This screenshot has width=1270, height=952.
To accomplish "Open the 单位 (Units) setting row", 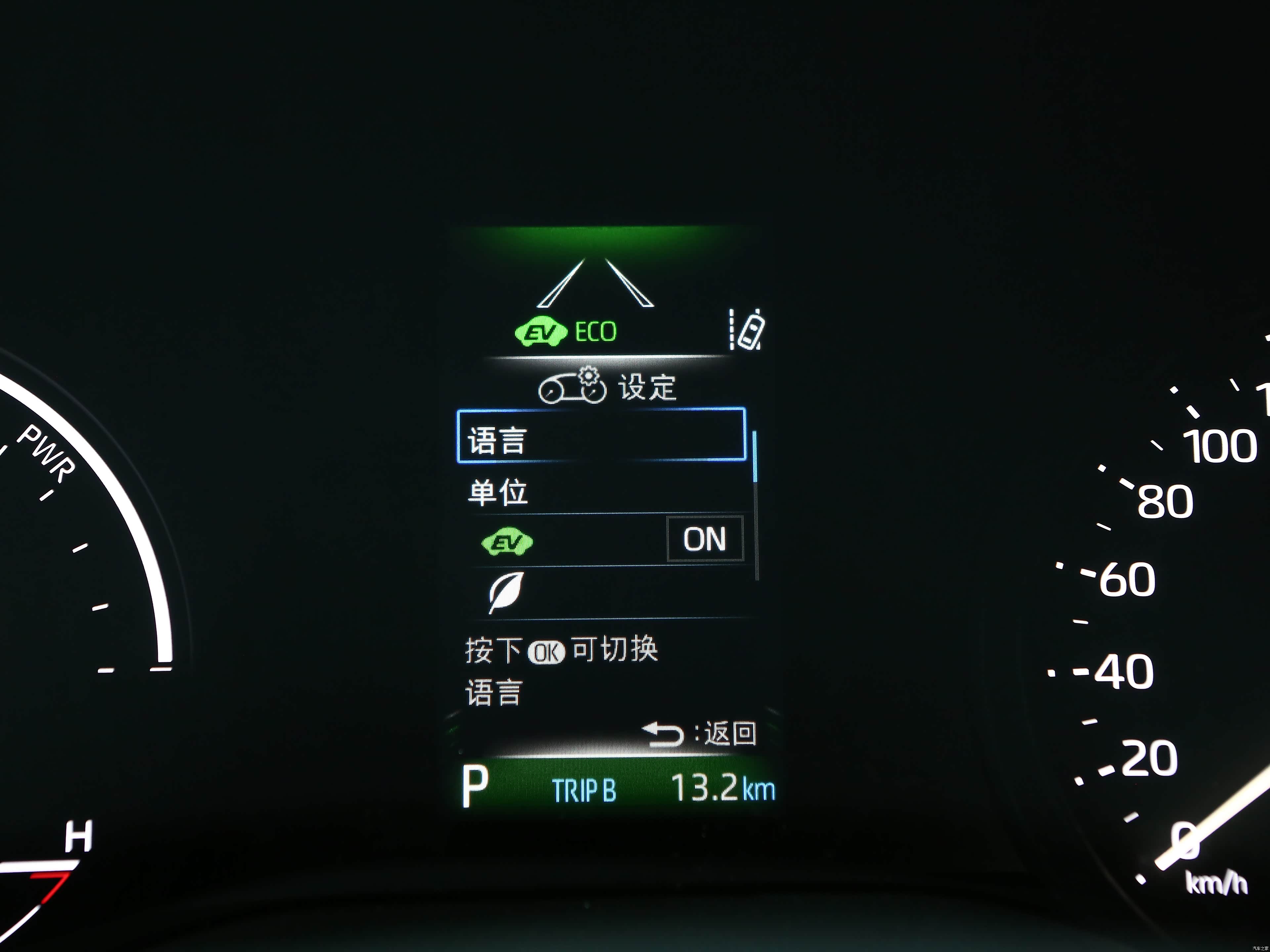I will pyautogui.click(x=603, y=492).
